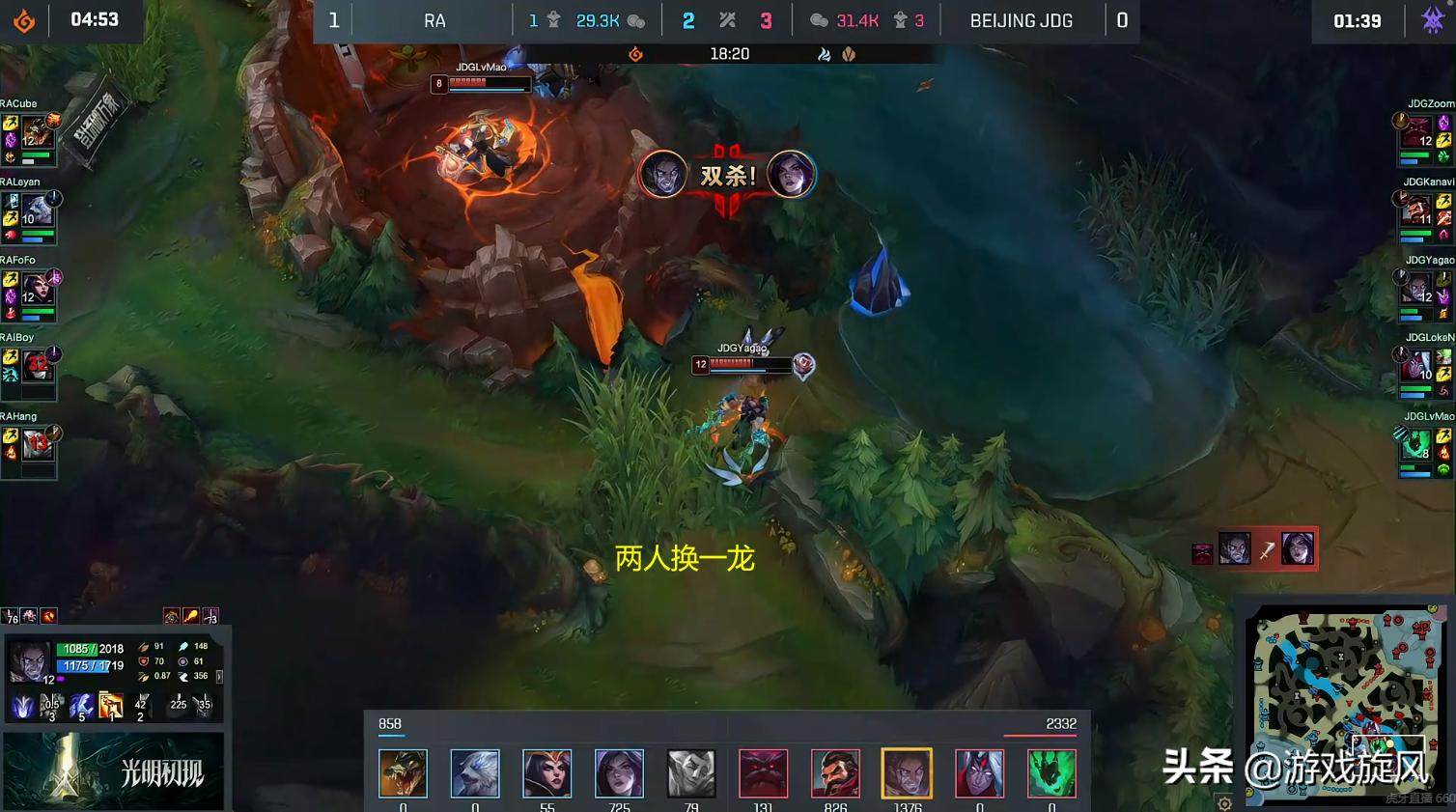
Task: Click JDGLokeN player portrait
Action: tap(1416, 367)
